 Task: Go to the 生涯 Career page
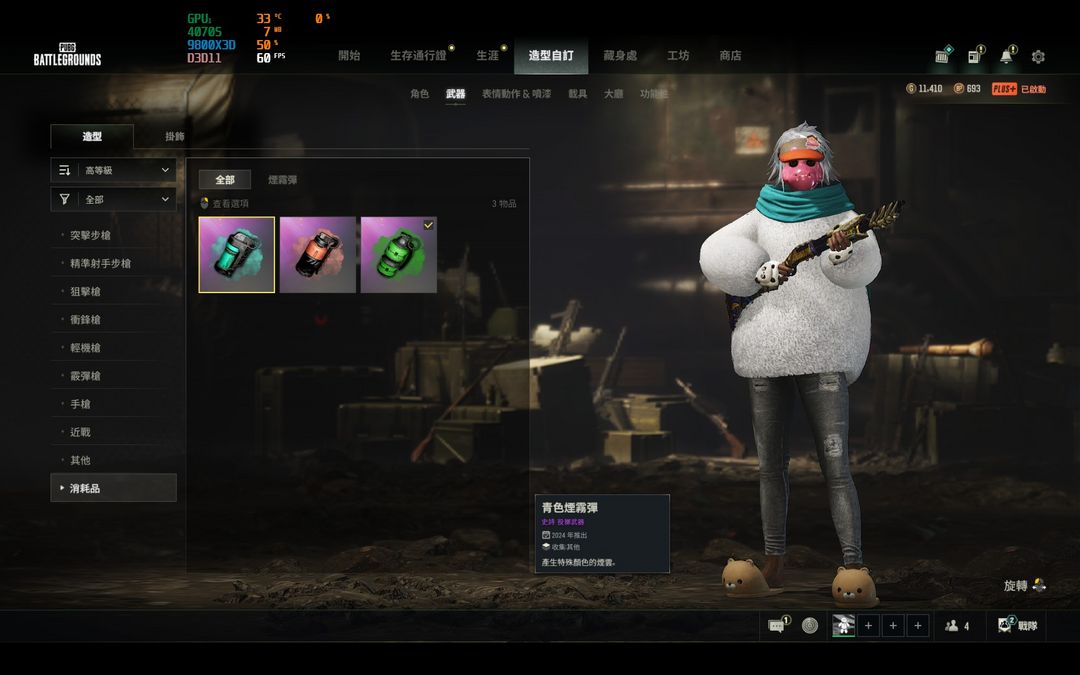(x=487, y=56)
